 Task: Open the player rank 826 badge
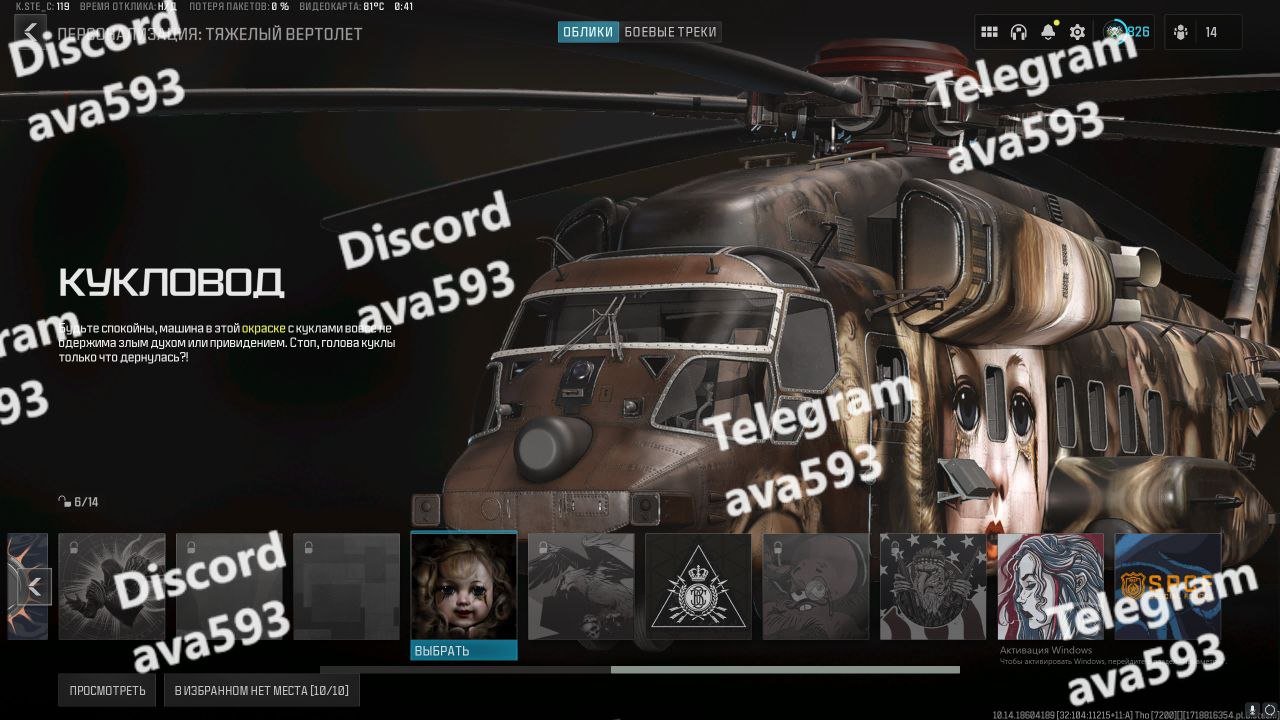coord(1127,32)
